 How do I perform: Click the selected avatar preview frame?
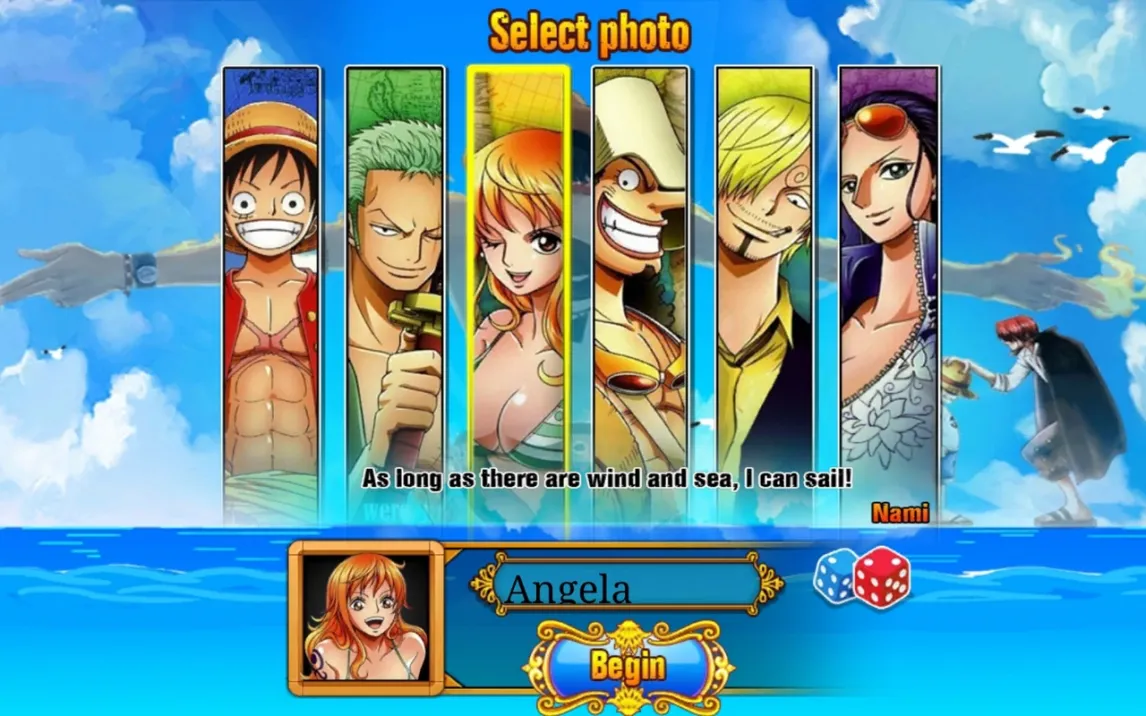tap(366, 618)
